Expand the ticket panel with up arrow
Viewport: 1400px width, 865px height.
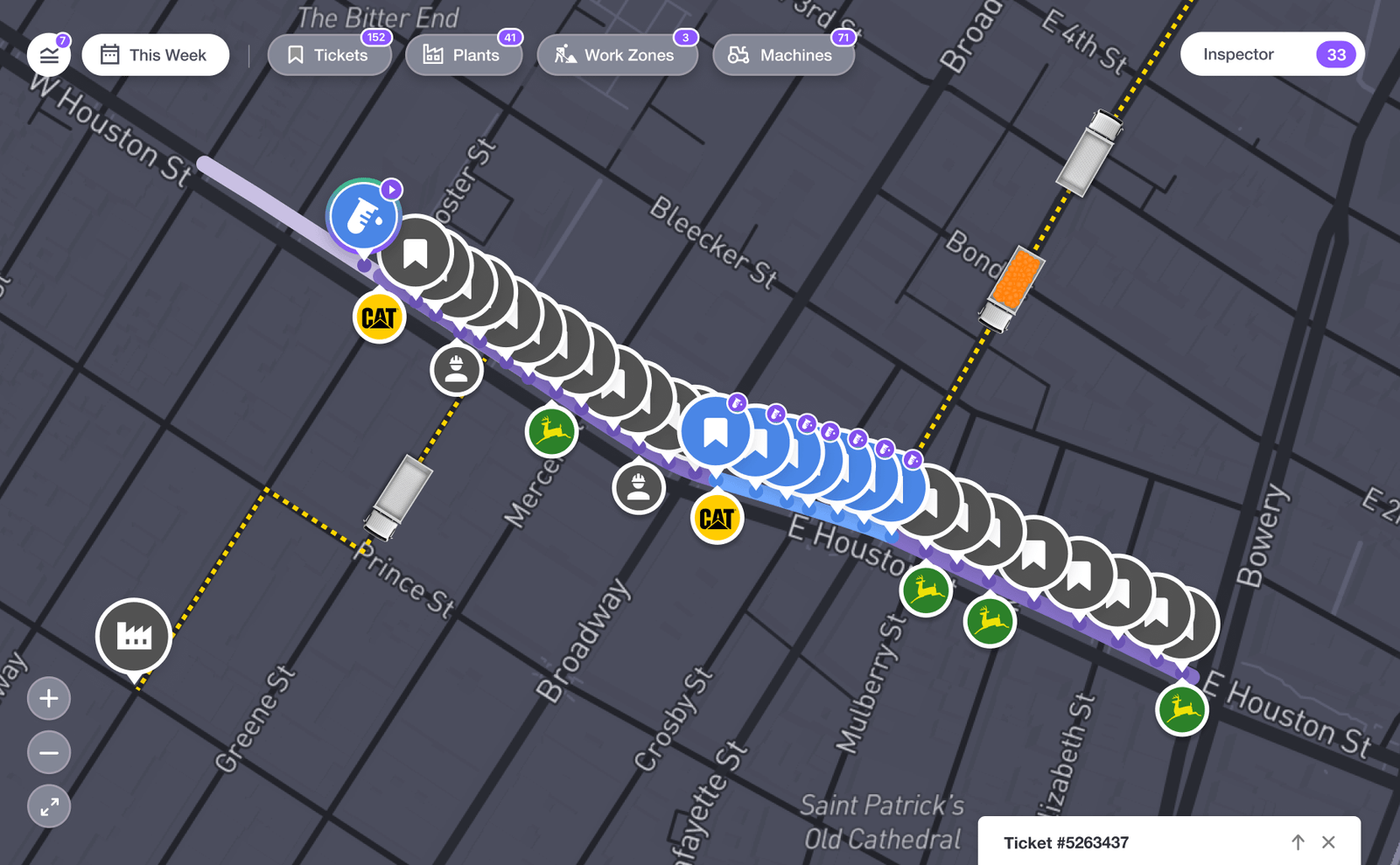pos(1298,842)
